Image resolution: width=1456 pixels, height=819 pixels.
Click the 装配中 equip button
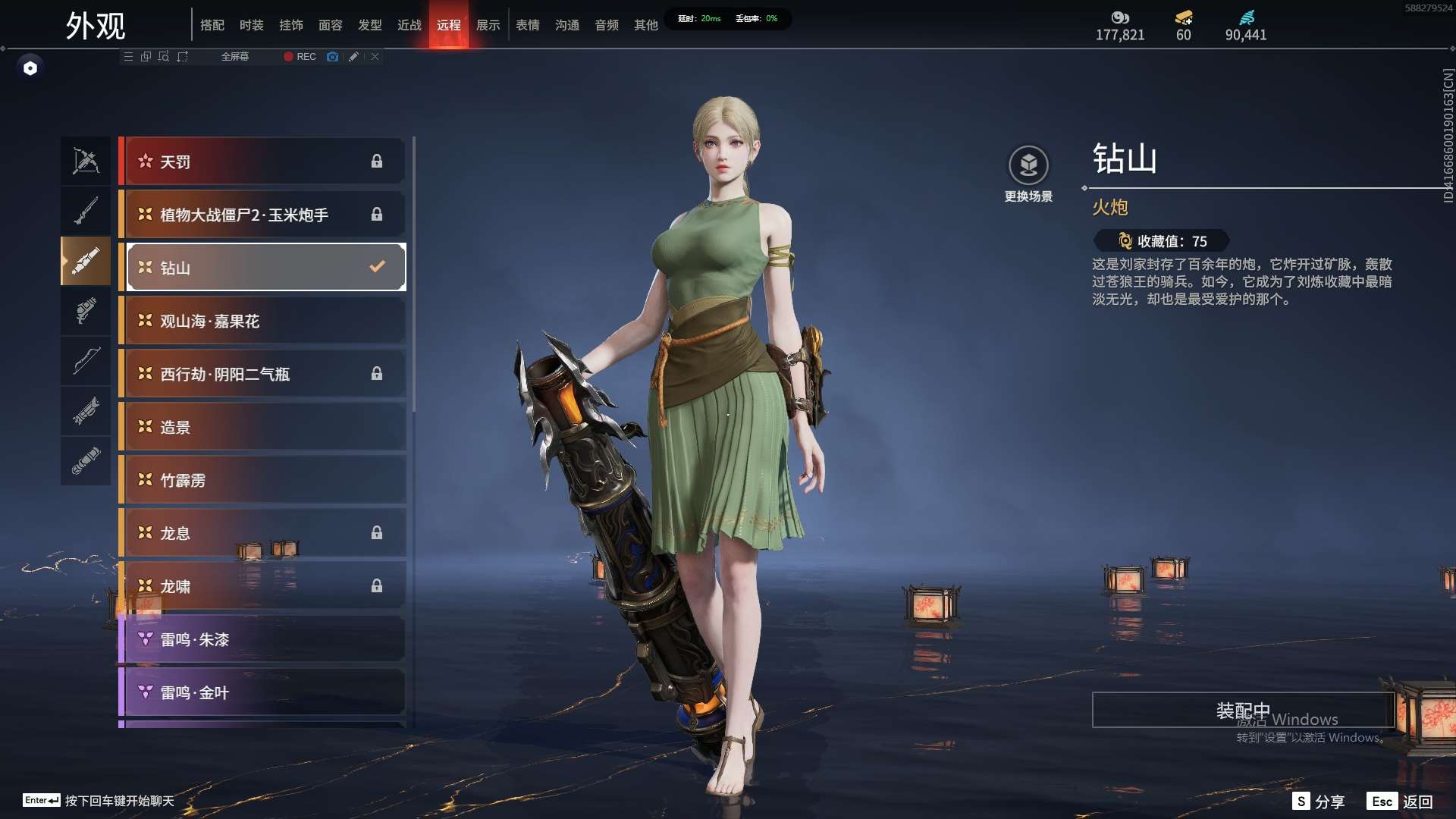tap(1243, 711)
